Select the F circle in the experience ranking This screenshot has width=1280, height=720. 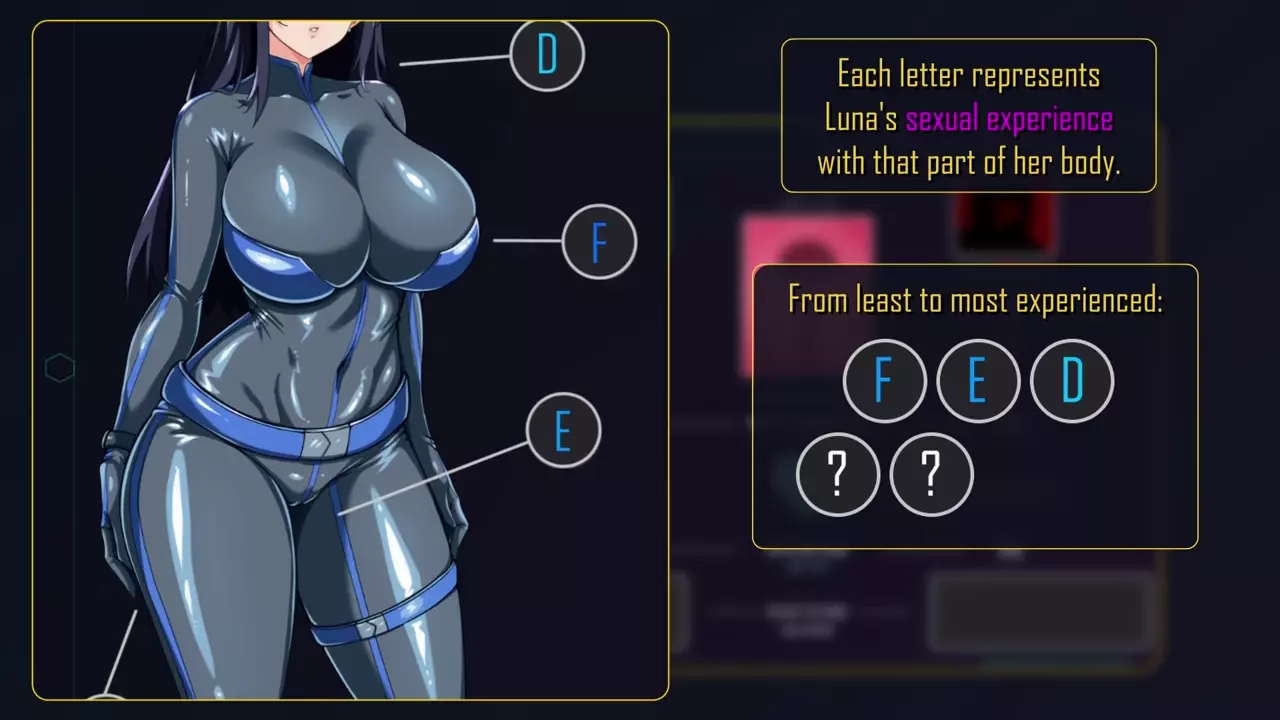click(x=884, y=381)
